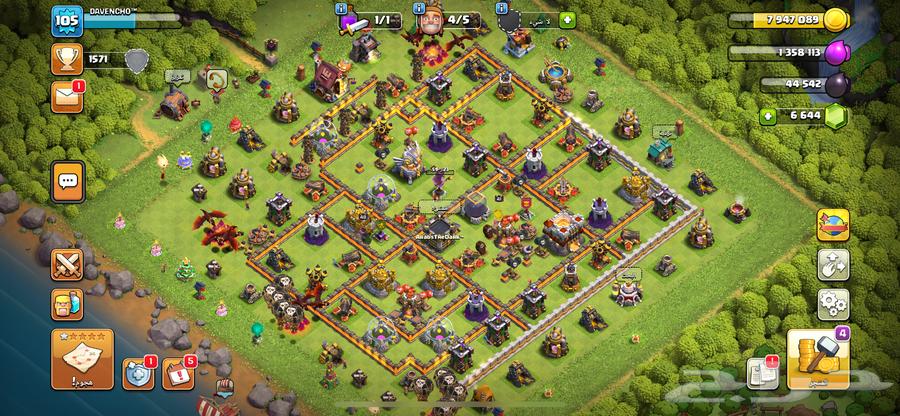Open the player profile from level 105 badge
Viewport: 900px width, 416px height.
tap(66, 20)
